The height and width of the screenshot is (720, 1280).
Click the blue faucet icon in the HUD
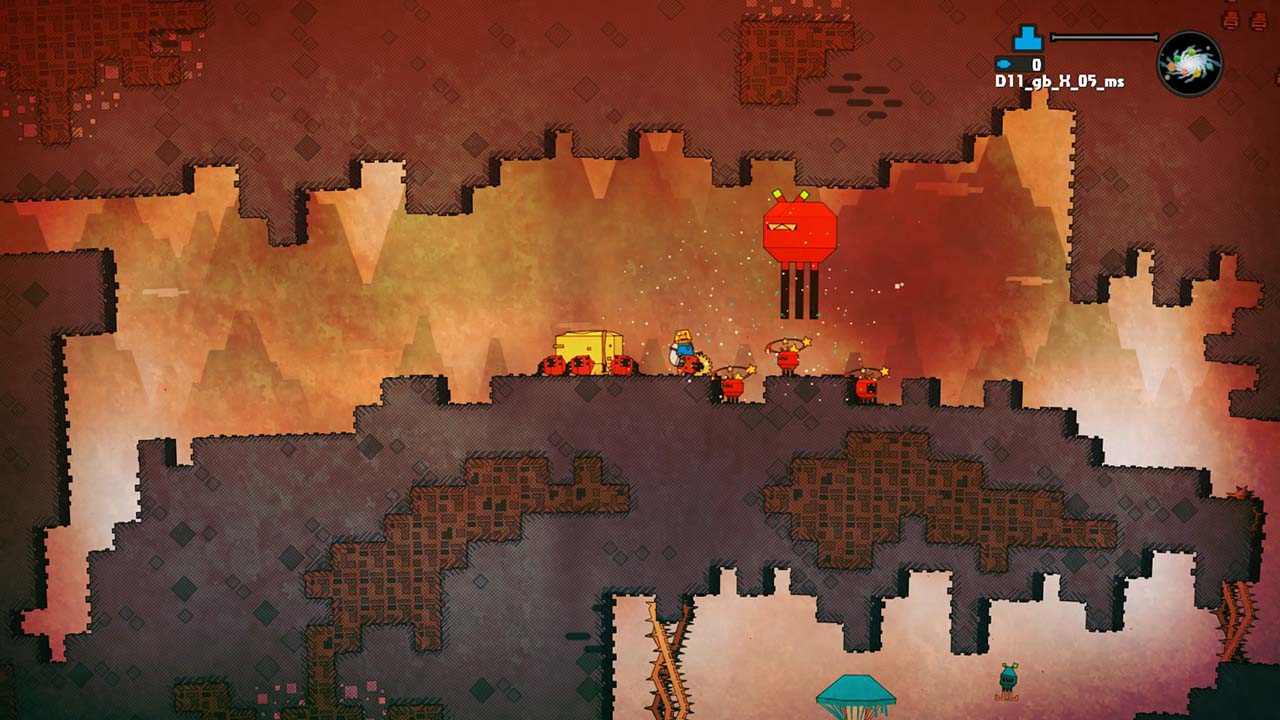coord(1027,38)
